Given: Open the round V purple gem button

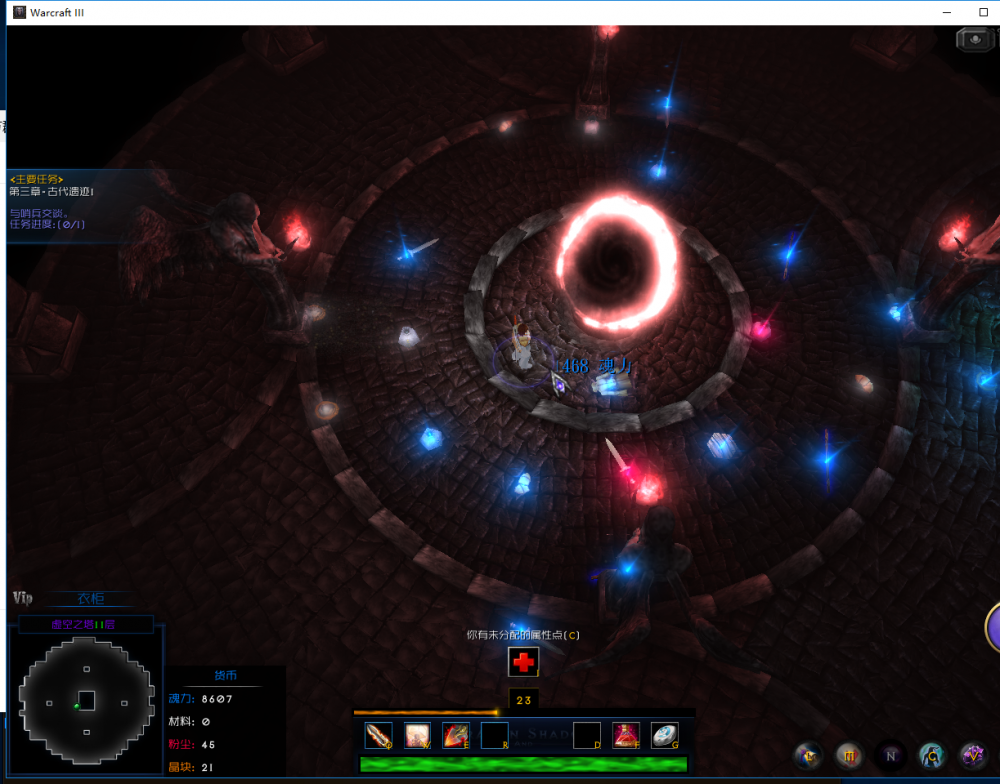Looking at the screenshot, I should tap(973, 756).
